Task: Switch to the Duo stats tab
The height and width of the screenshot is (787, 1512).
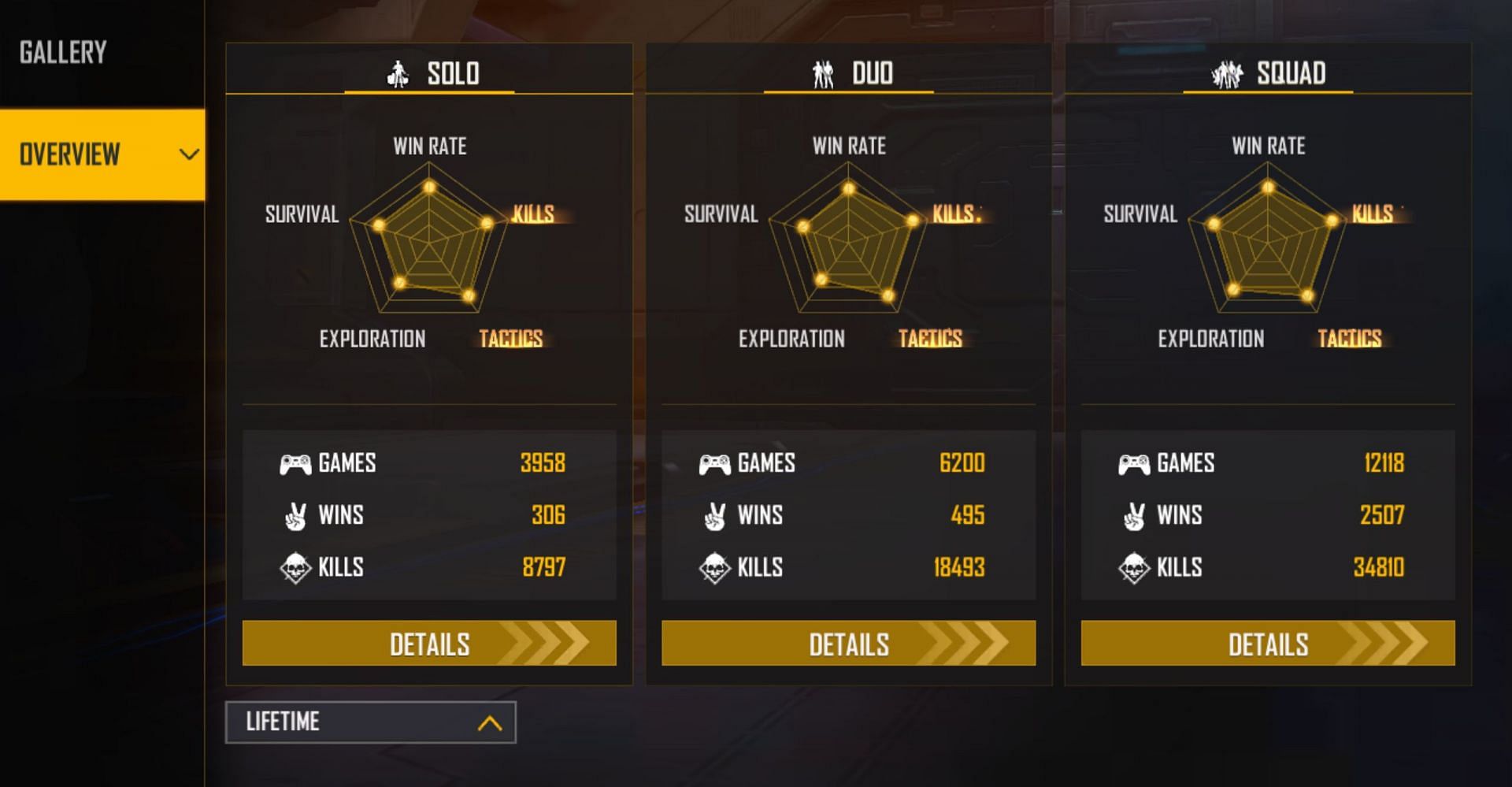Action: click(849, 73)
